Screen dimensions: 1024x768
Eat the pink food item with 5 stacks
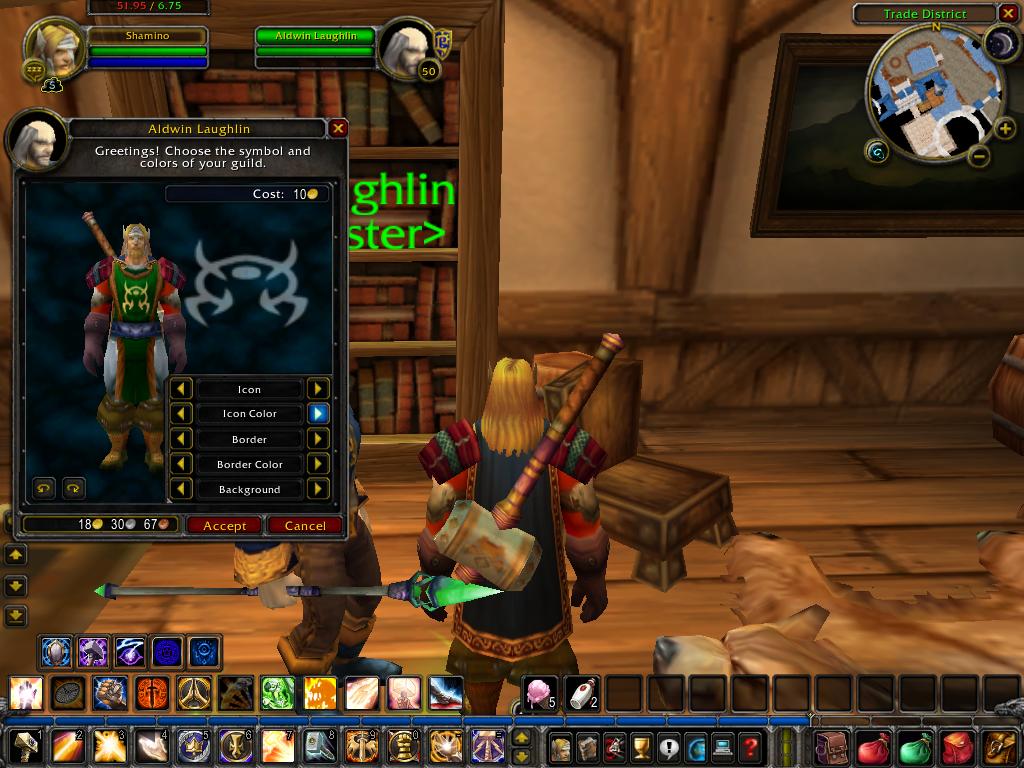[541, 692]
